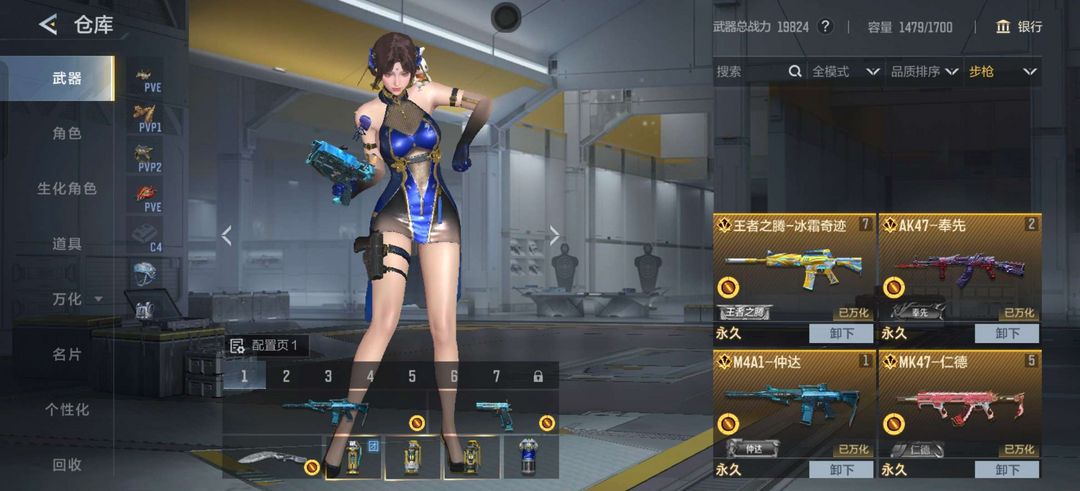1080x491 pixels.
Task: Open the 名片 section
Action: 66,354
